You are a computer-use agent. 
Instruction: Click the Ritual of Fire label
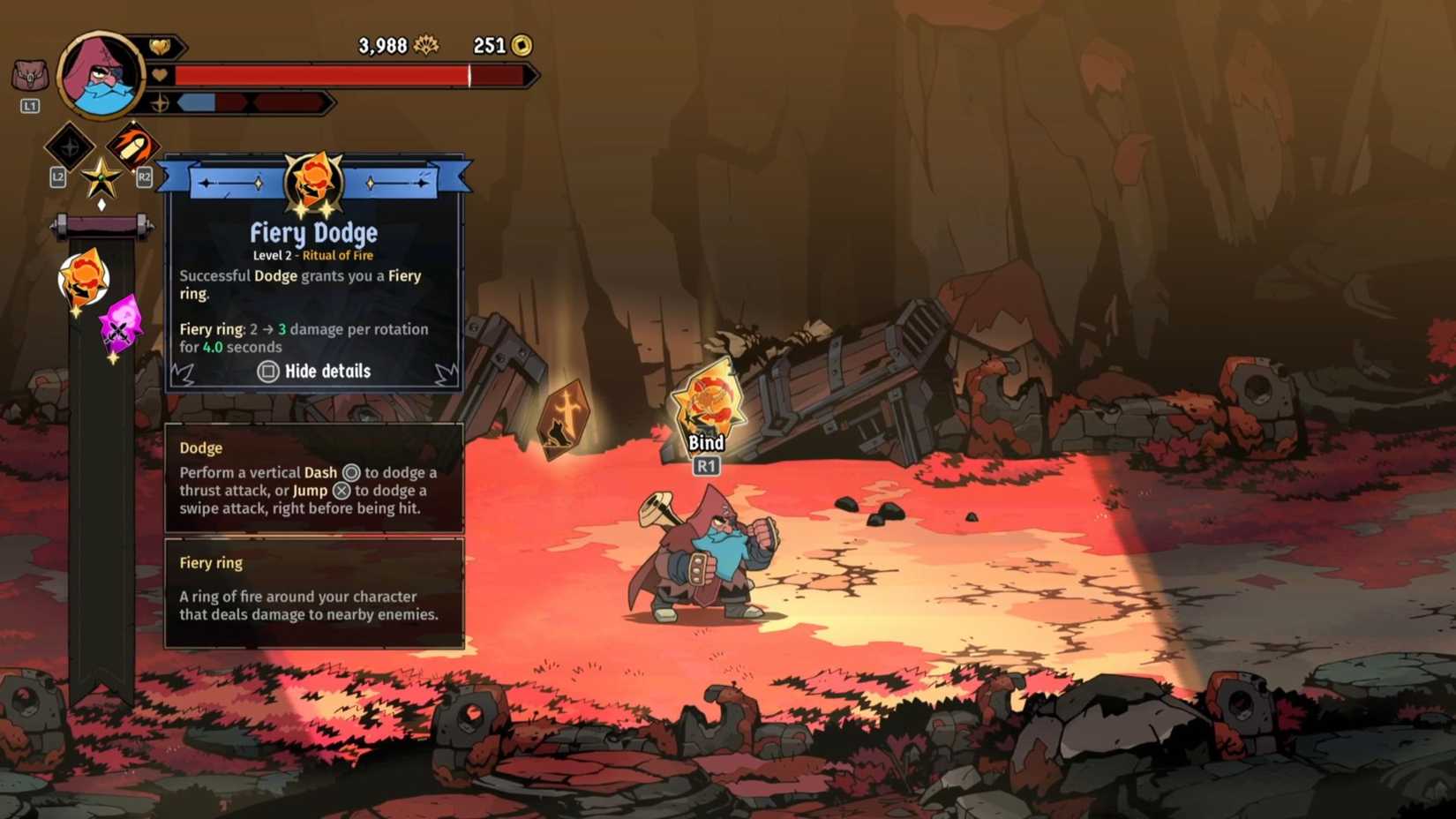pos(338,255)
